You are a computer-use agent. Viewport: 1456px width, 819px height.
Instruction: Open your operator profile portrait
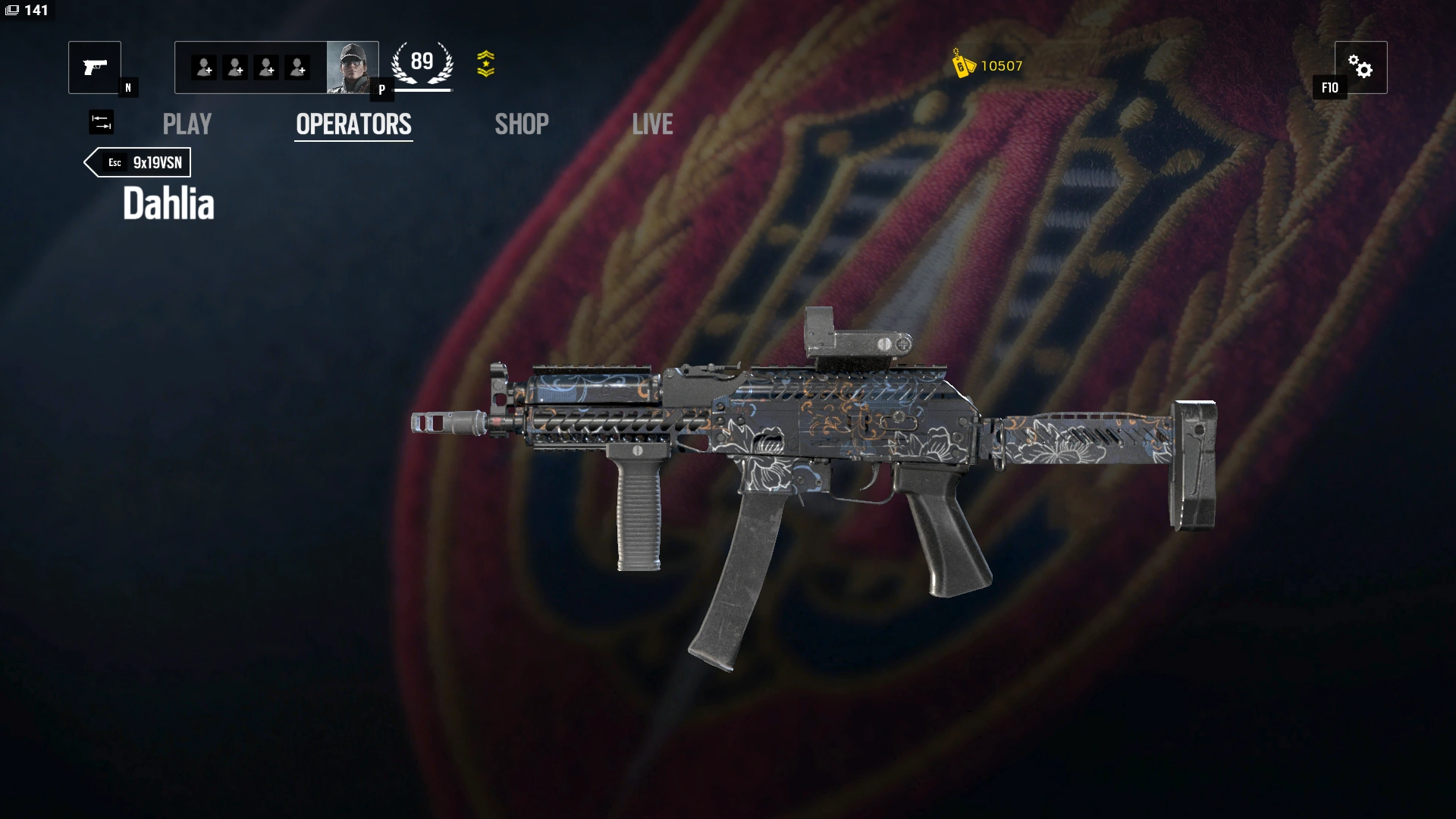353,67
